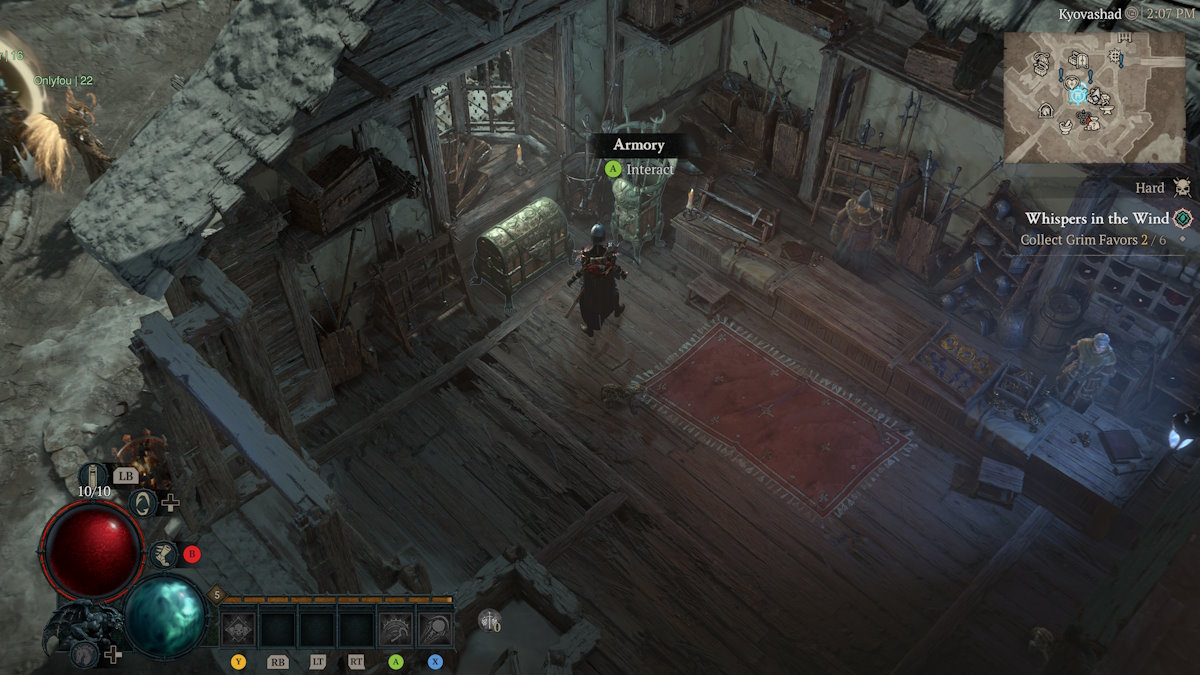The width and height of the screenshot is (1200, 675).
Task: Use the healing potion icon showing 10/10
Action: (93, 476)
